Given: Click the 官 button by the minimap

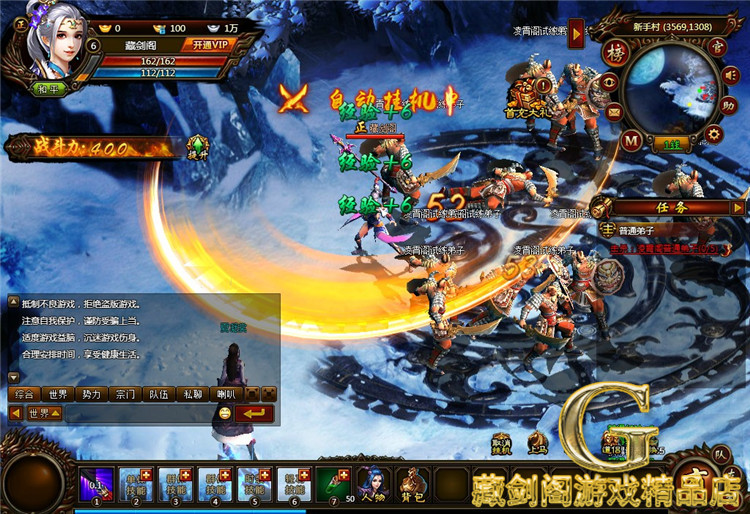Looking at the screenshot, I should tap(715, 46).
